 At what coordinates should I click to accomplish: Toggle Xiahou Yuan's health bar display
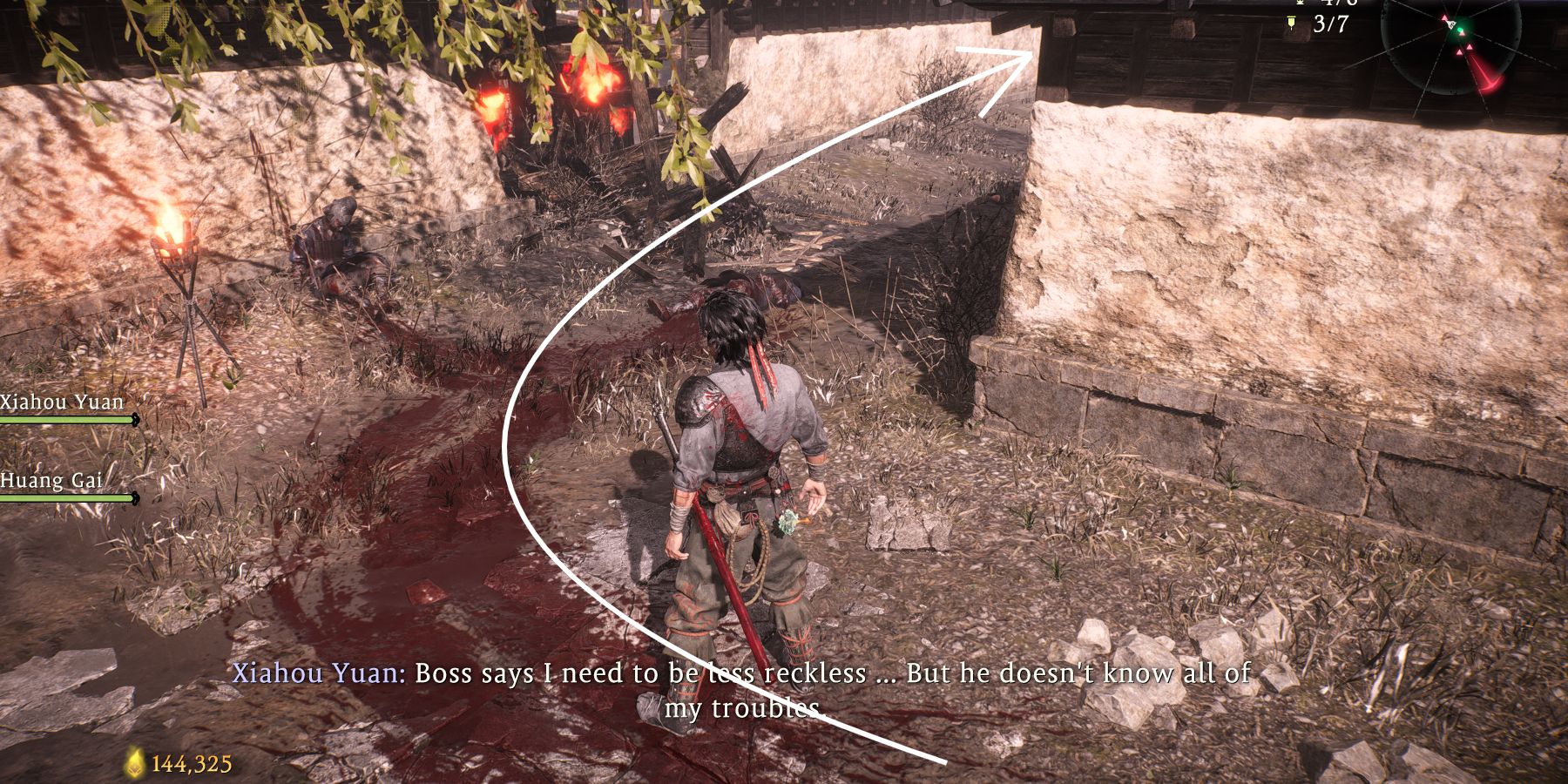click(65, 419)
